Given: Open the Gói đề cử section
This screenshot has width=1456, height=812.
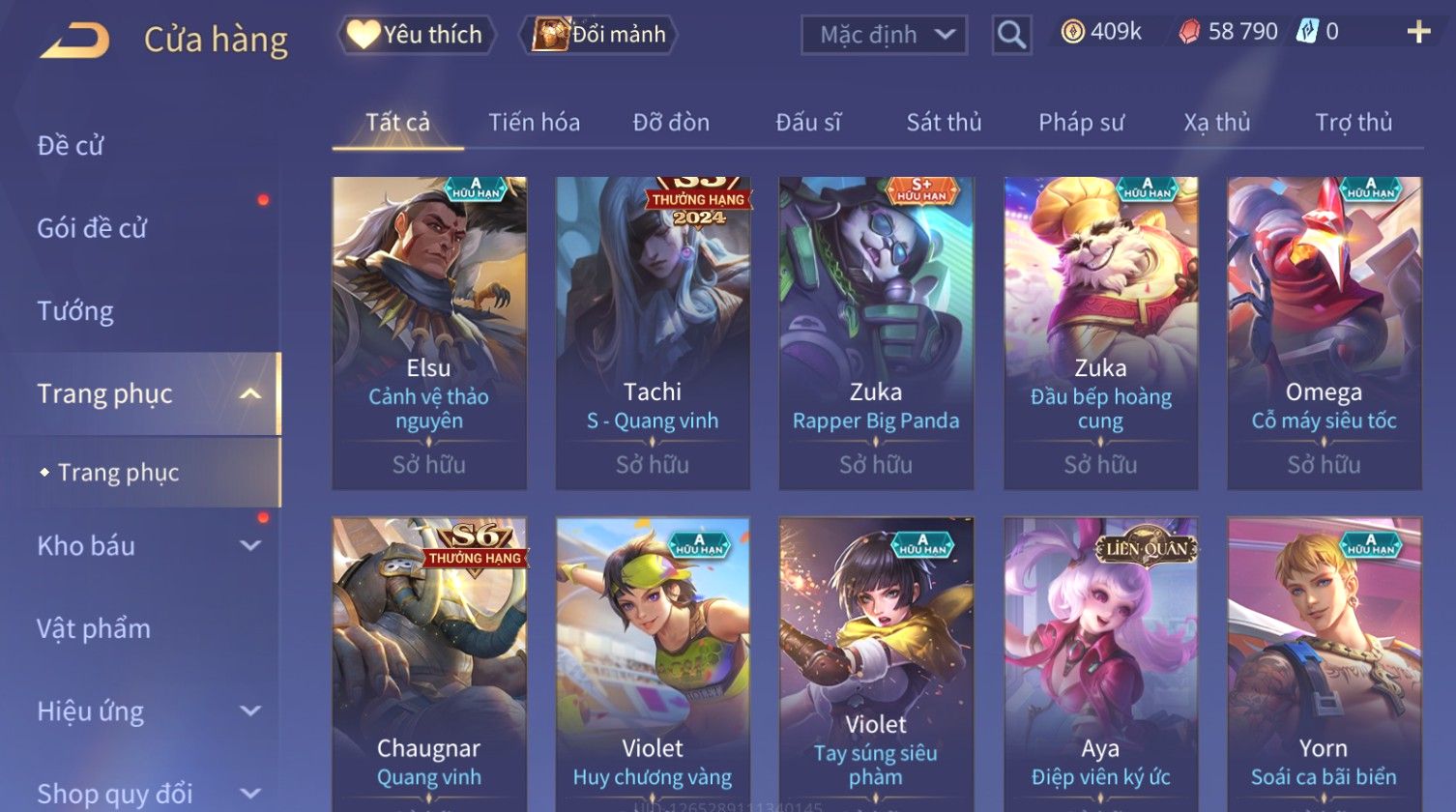Looking at the screenshot, I should pyautogui.click(x=92, y=228).
